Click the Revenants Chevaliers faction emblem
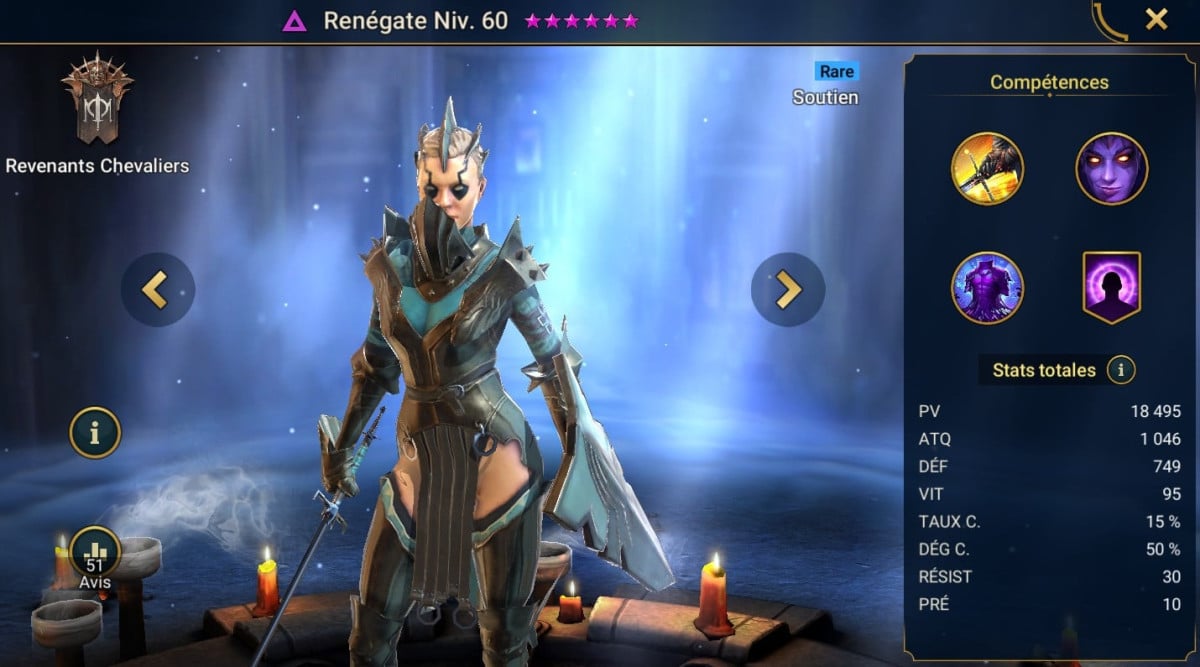This screenshot has width=1200, height=667. coord(97,99)
